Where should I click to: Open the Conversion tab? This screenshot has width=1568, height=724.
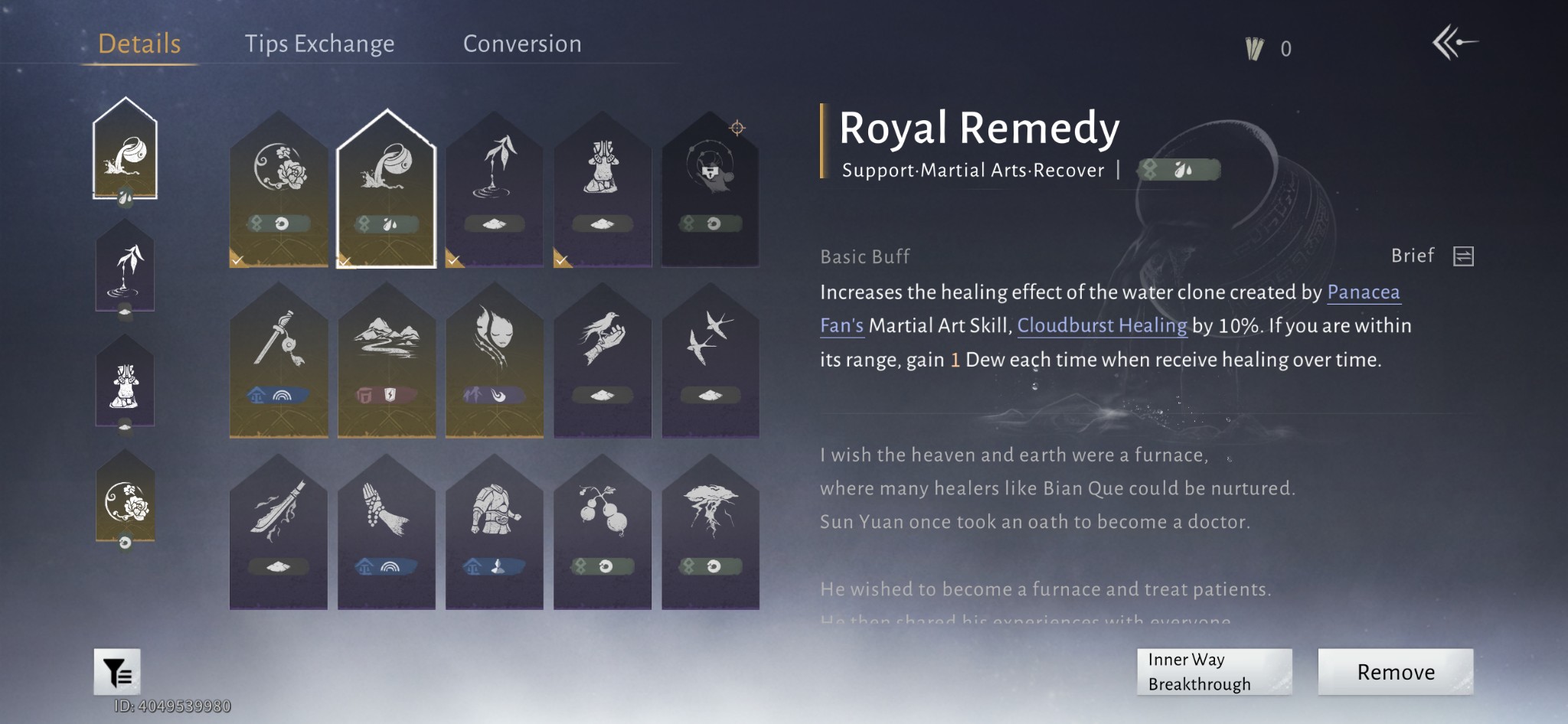[522, 44]
